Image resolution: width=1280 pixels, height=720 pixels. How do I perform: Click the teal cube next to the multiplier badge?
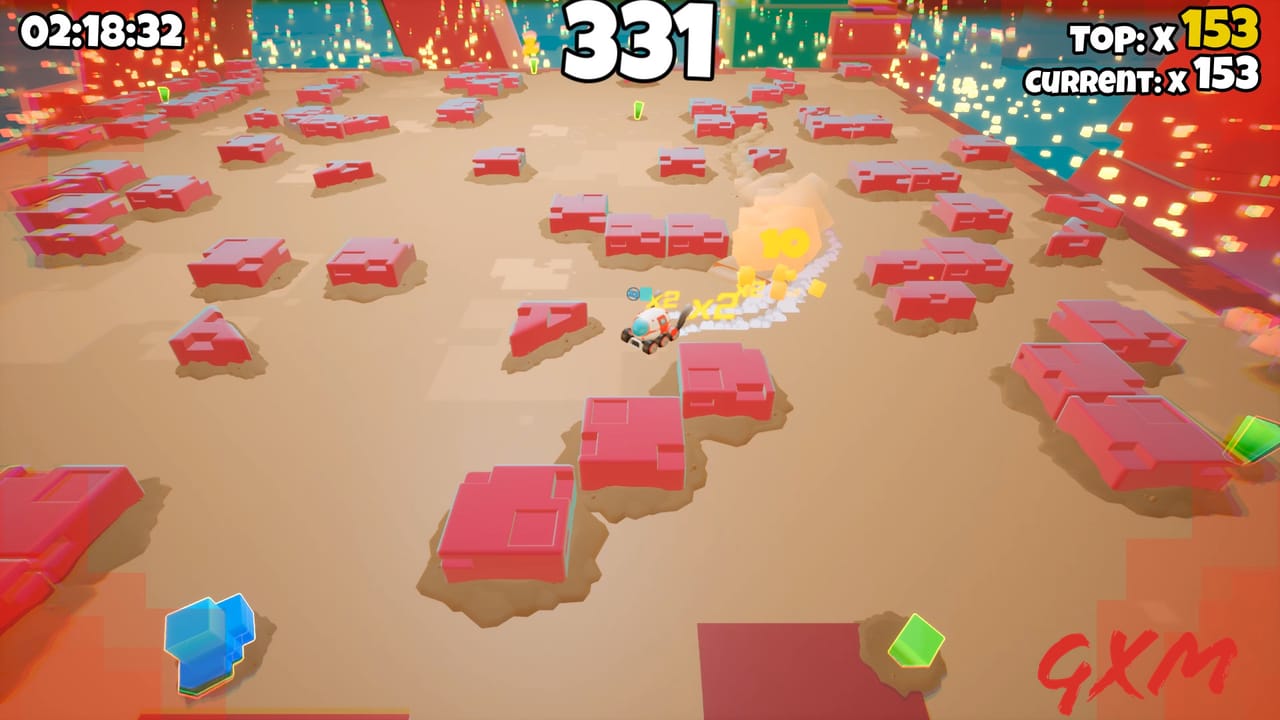646,294
